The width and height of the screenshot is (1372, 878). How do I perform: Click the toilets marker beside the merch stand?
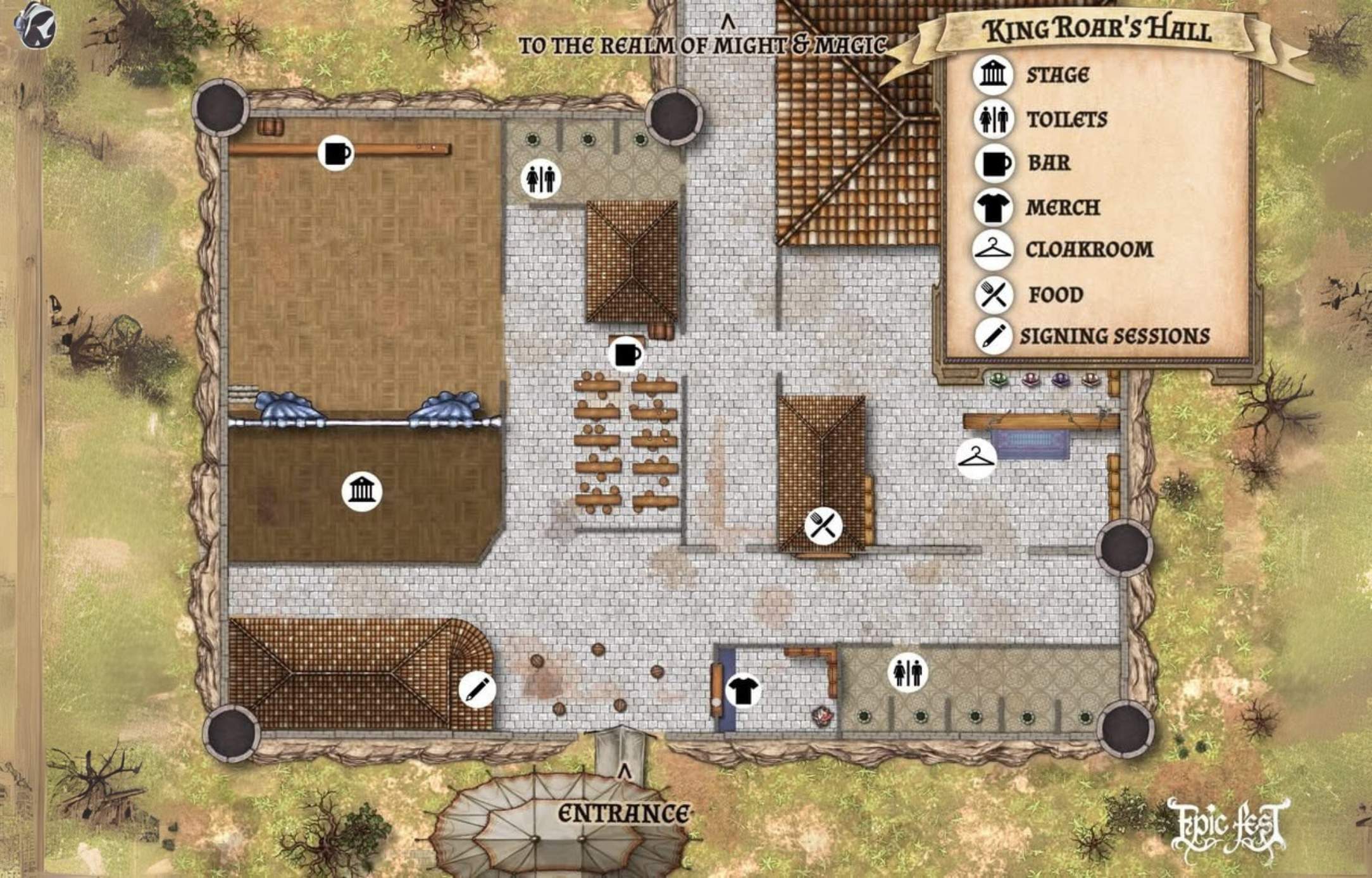pos(908,672)
